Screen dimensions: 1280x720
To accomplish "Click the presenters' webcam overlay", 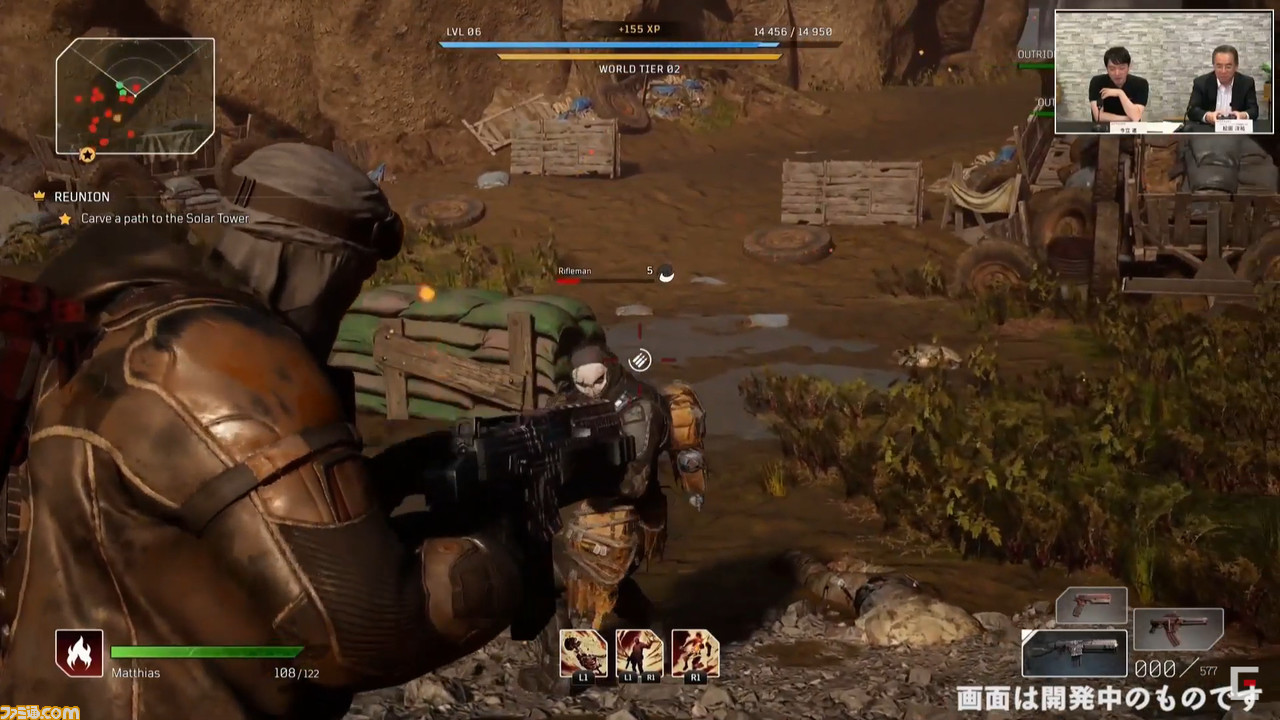I will click(1164, 72).
